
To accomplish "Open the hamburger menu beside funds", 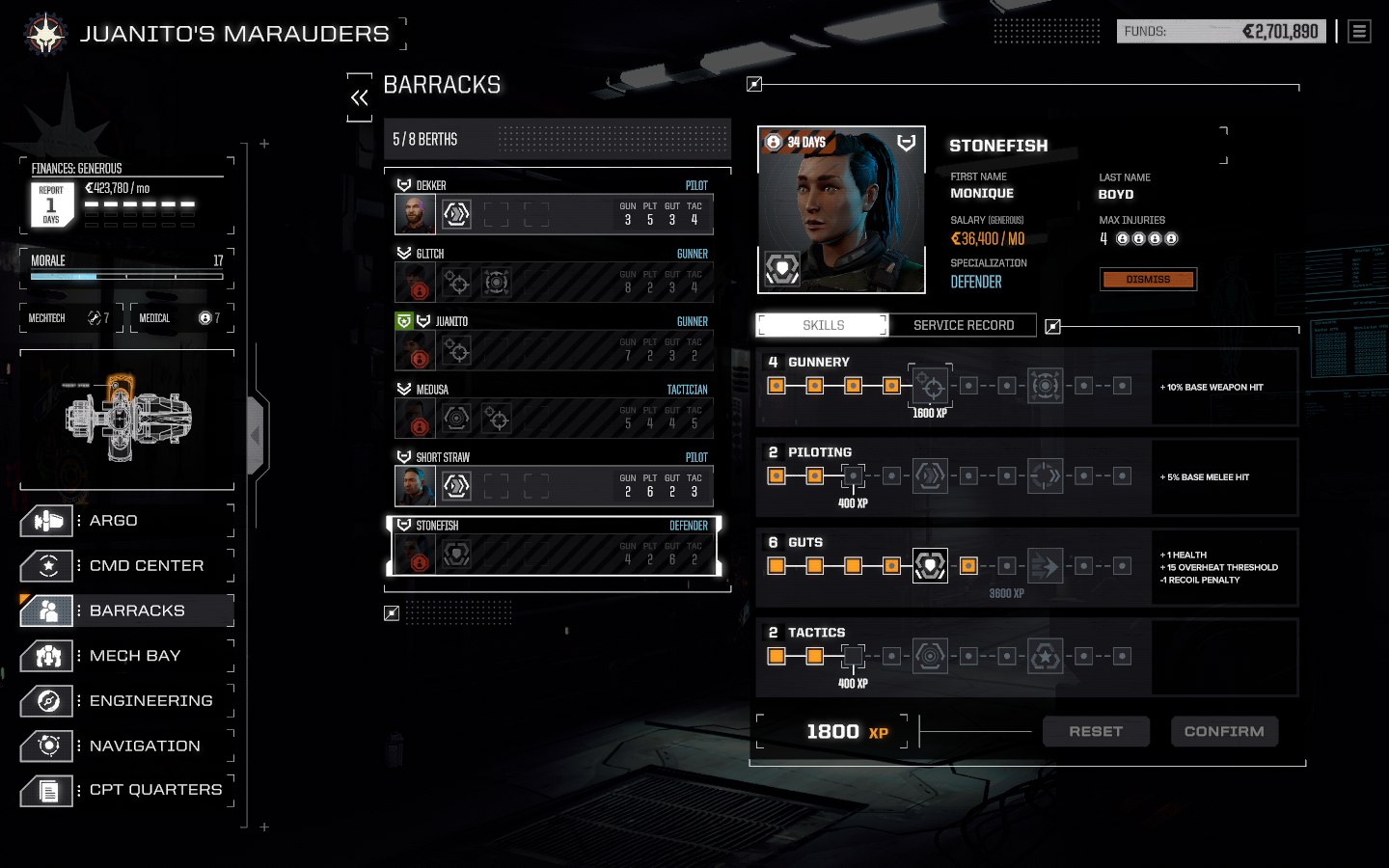I will pyautogui.click(x=1359, y=32).
